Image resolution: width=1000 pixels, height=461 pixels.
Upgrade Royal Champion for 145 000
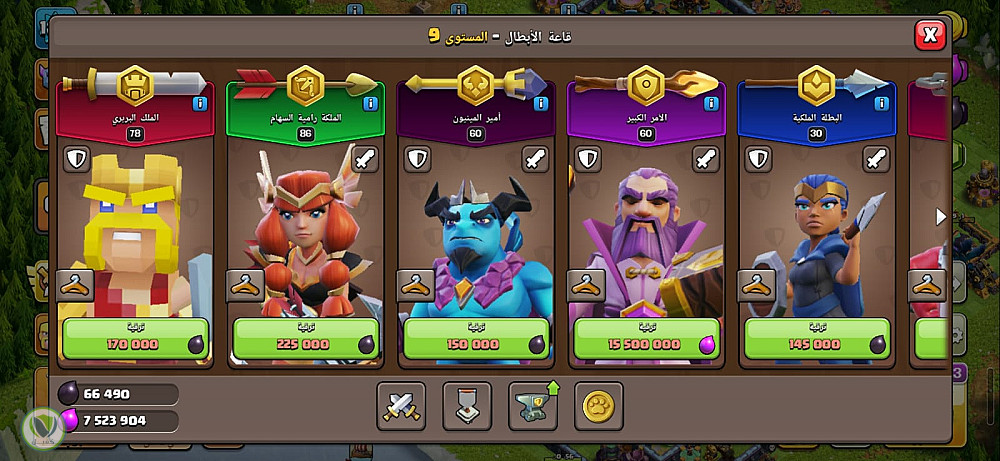click(817, 338)
